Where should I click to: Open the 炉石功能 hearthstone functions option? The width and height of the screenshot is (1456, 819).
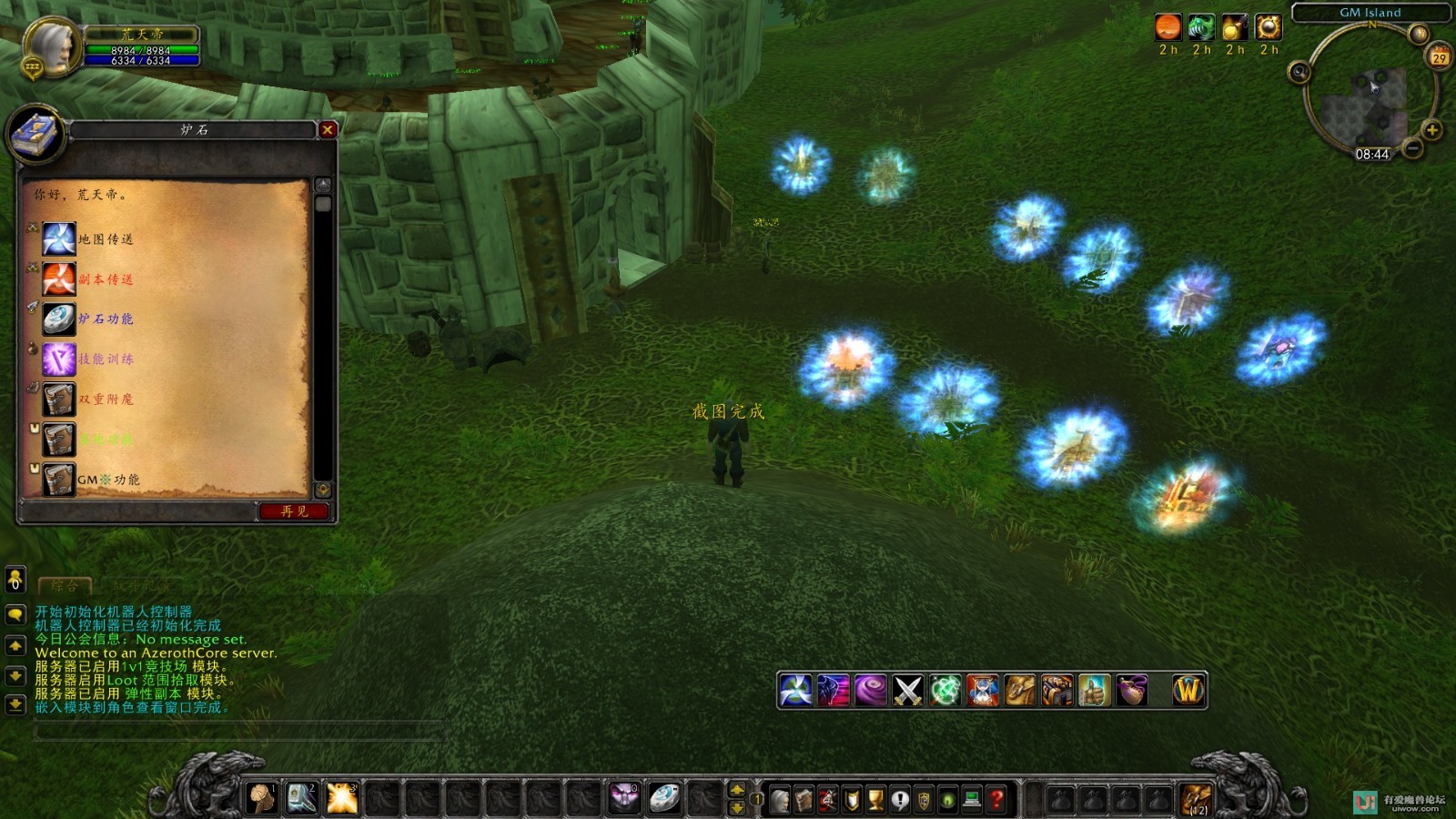coord(106,319)
